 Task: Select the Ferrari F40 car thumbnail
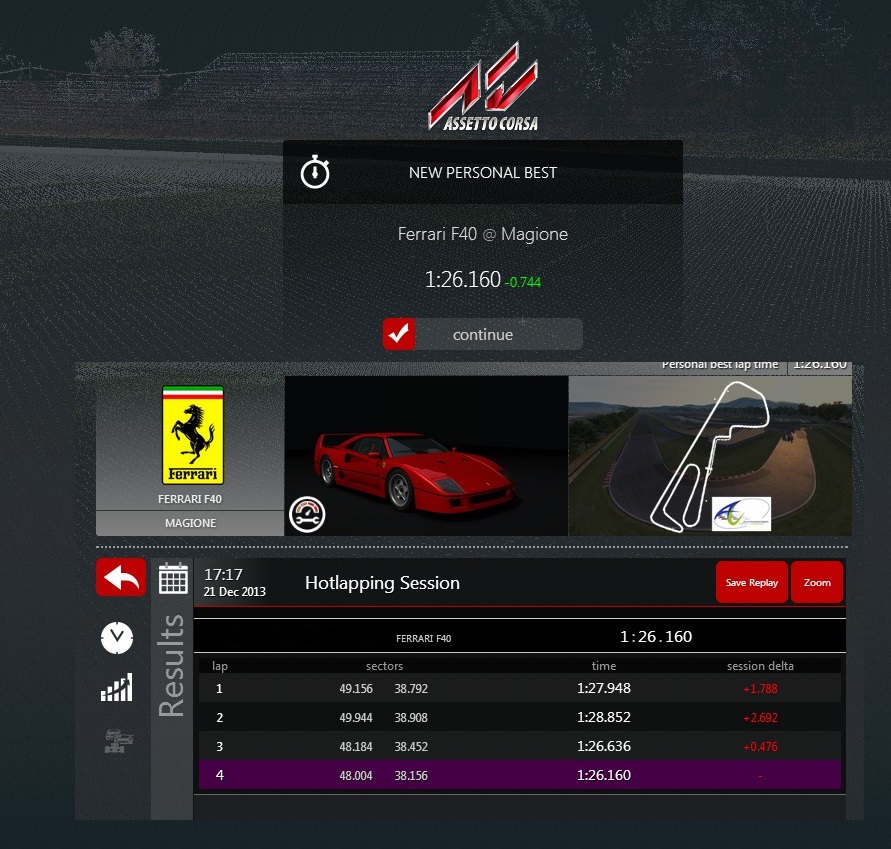pyautogui.click(x=426, y=455)
